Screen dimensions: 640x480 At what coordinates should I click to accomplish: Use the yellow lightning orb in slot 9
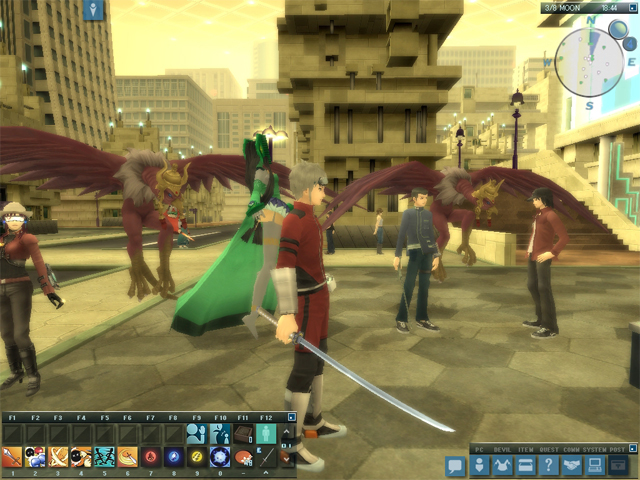[x=197, y=457]
